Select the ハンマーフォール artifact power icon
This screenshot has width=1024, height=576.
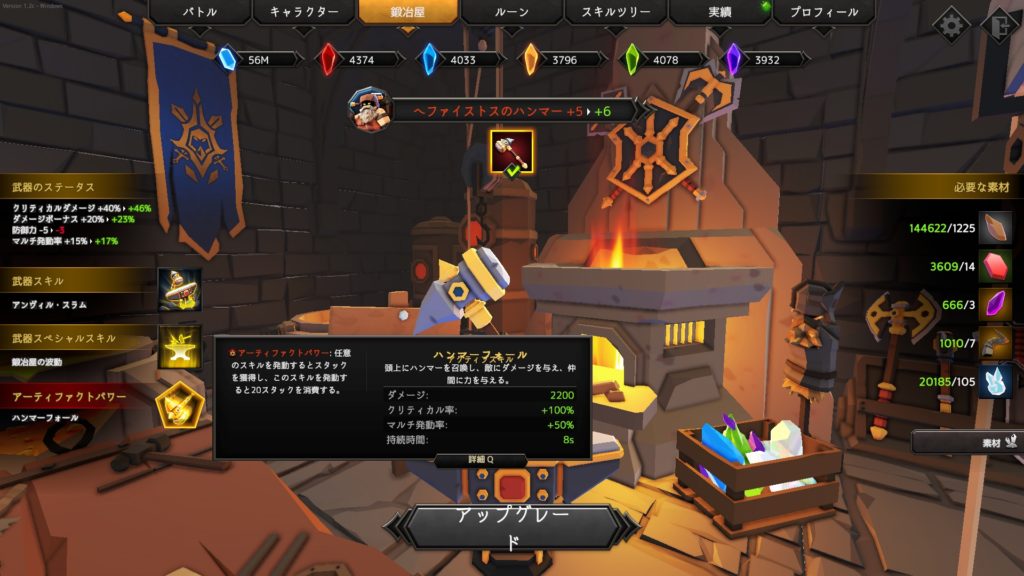coord(180,405)
